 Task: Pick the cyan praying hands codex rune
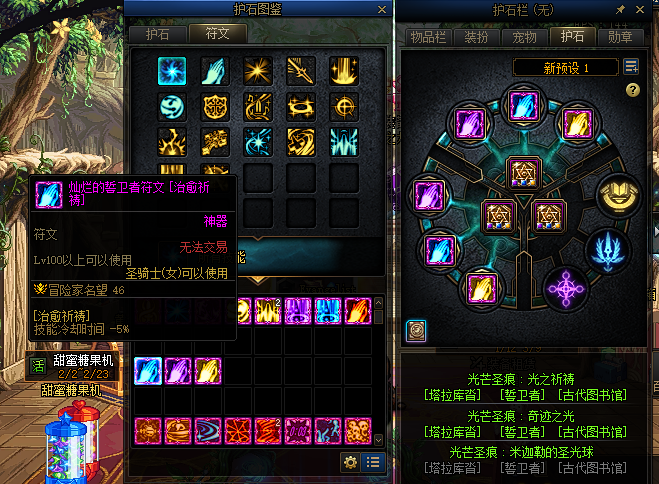214,68
